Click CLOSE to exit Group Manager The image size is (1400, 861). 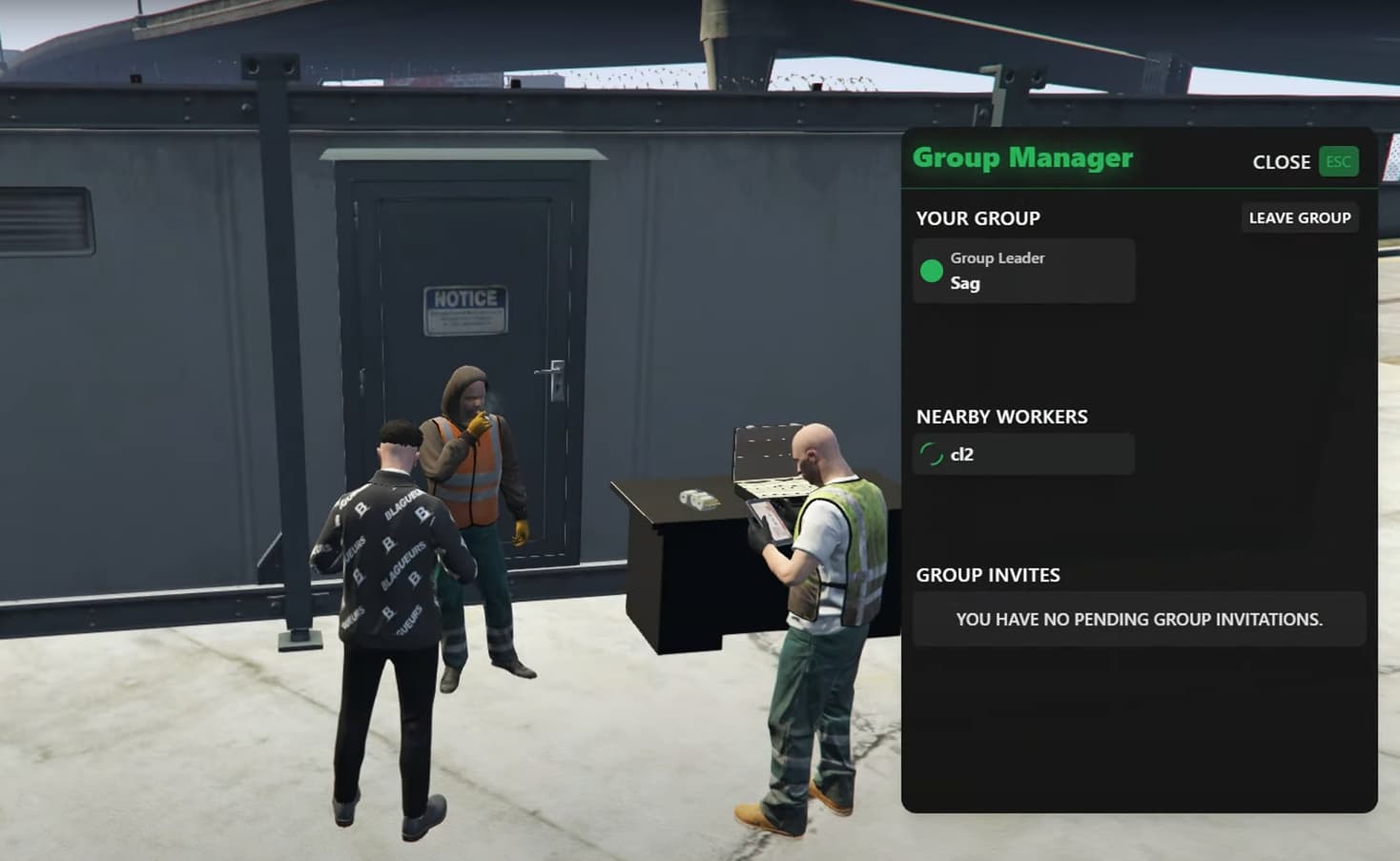pos(1281,161)
